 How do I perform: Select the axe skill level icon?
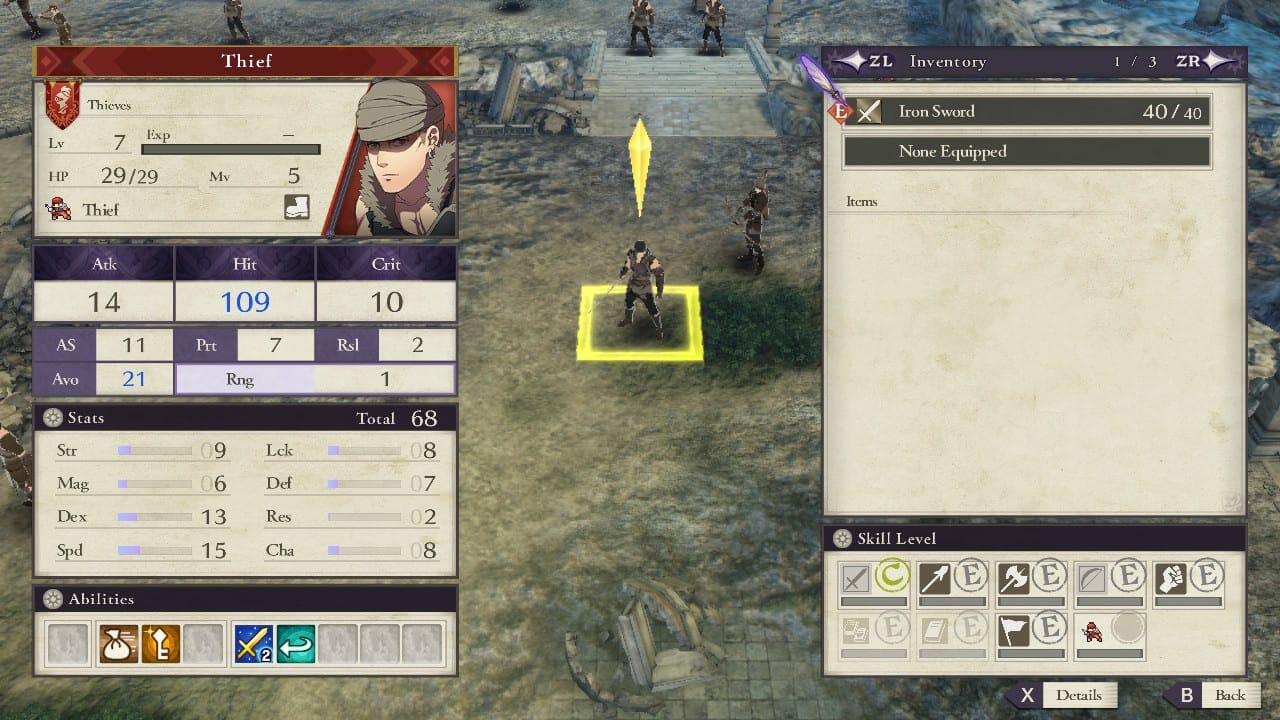[x=1013, y=579]
